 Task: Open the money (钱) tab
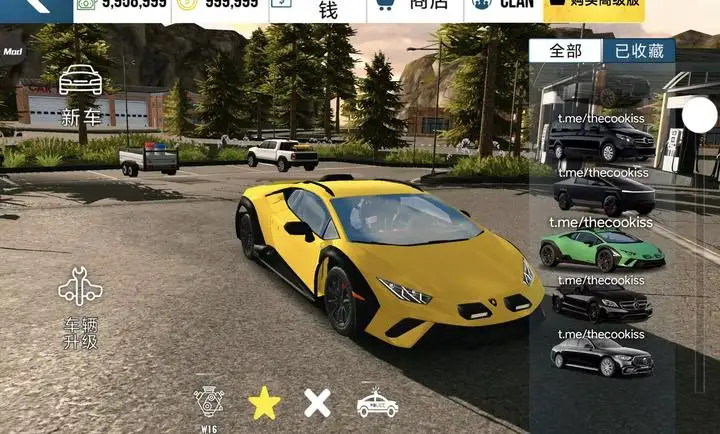327,9
